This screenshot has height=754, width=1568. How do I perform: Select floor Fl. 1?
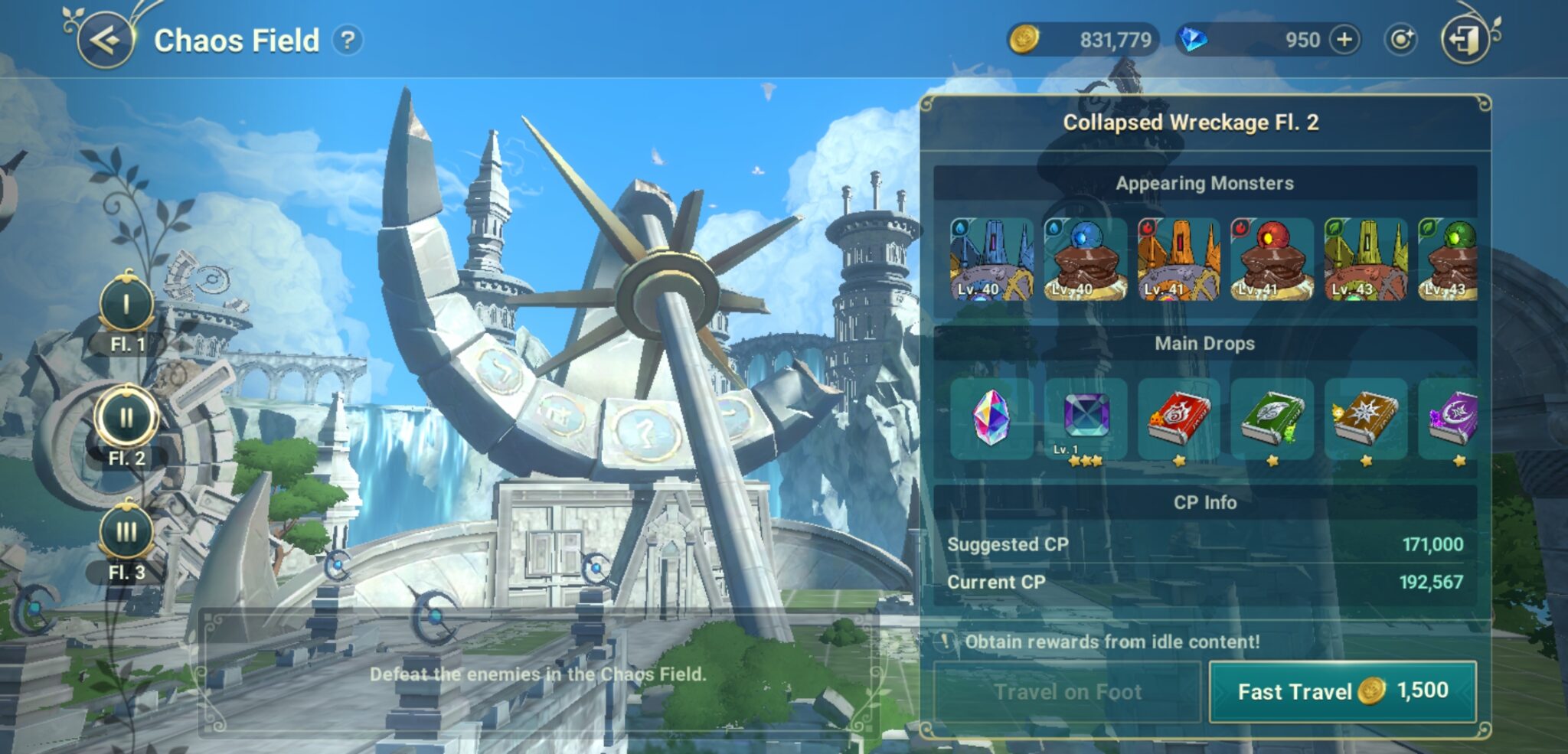[126, 308]
